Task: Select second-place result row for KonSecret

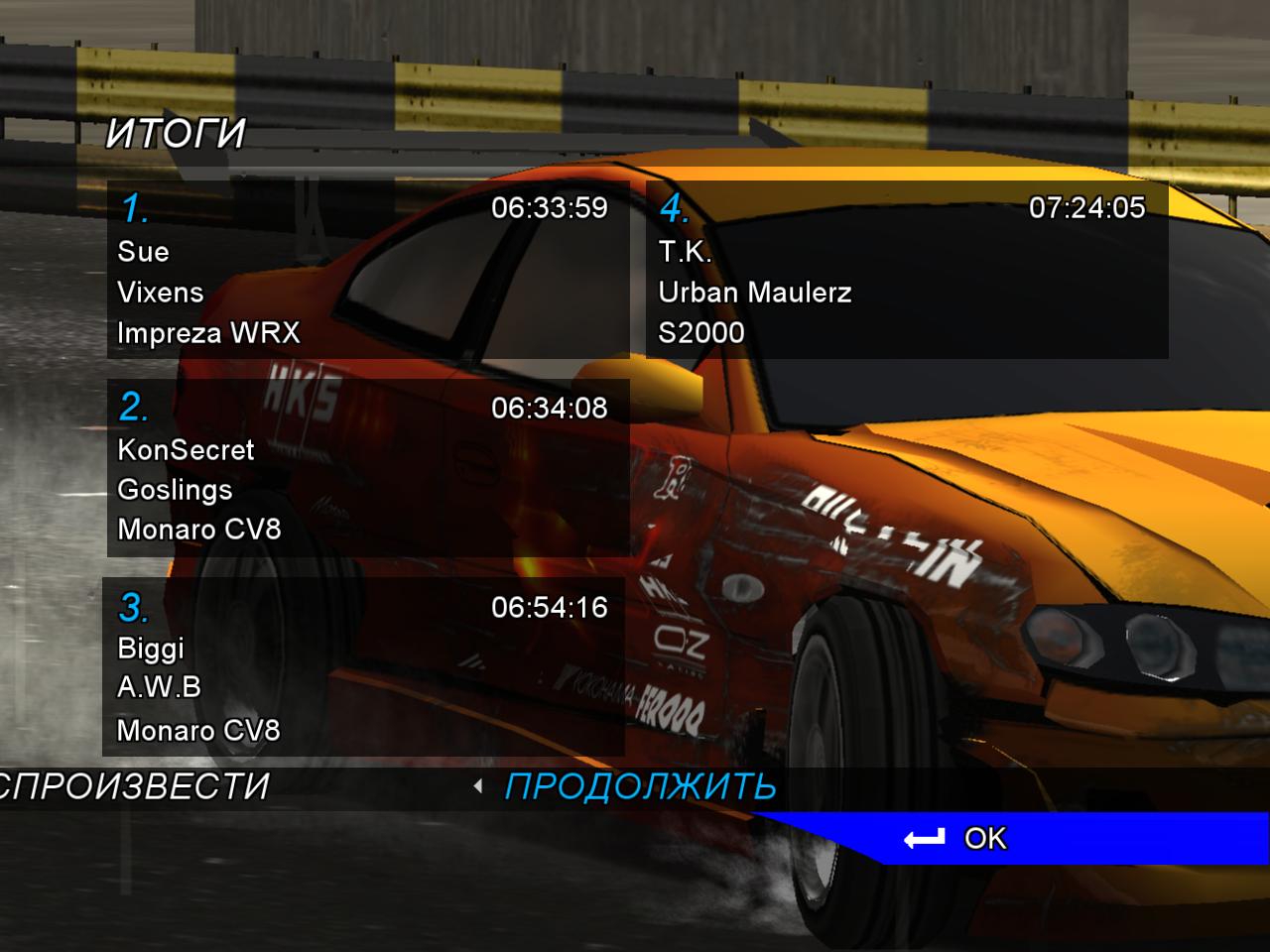Action: point(367,468)
